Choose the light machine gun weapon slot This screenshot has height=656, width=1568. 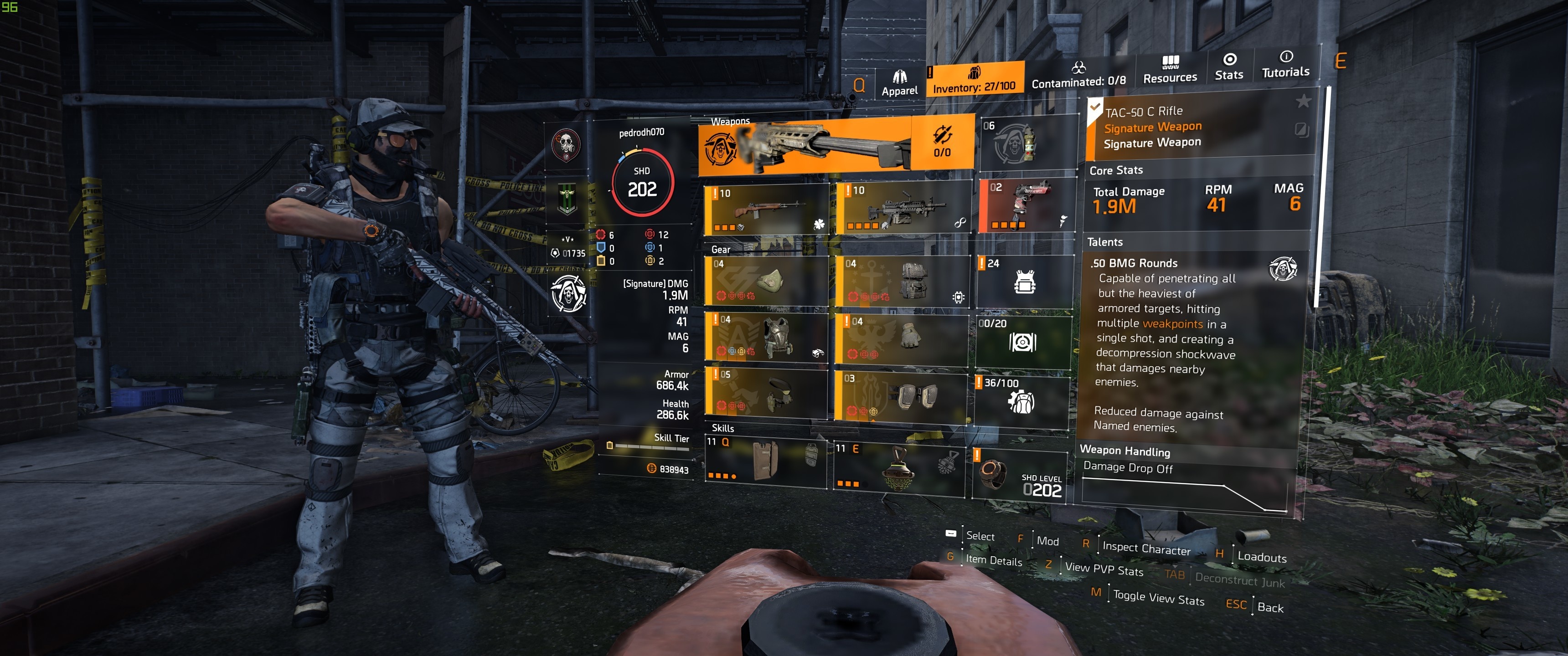[903, 208]
